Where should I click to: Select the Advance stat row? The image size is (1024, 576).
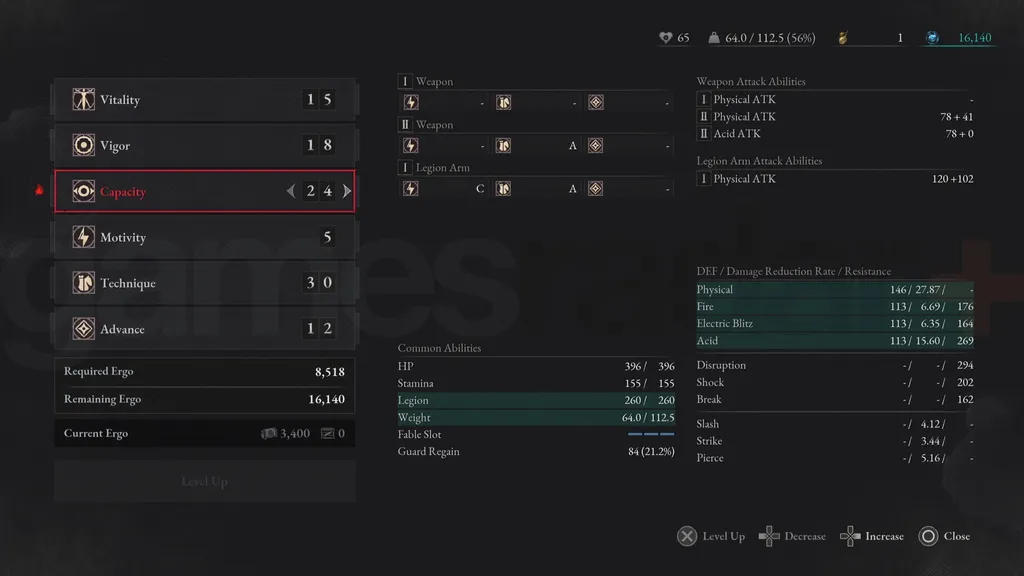pyautogui.click(x=204, y=329)
